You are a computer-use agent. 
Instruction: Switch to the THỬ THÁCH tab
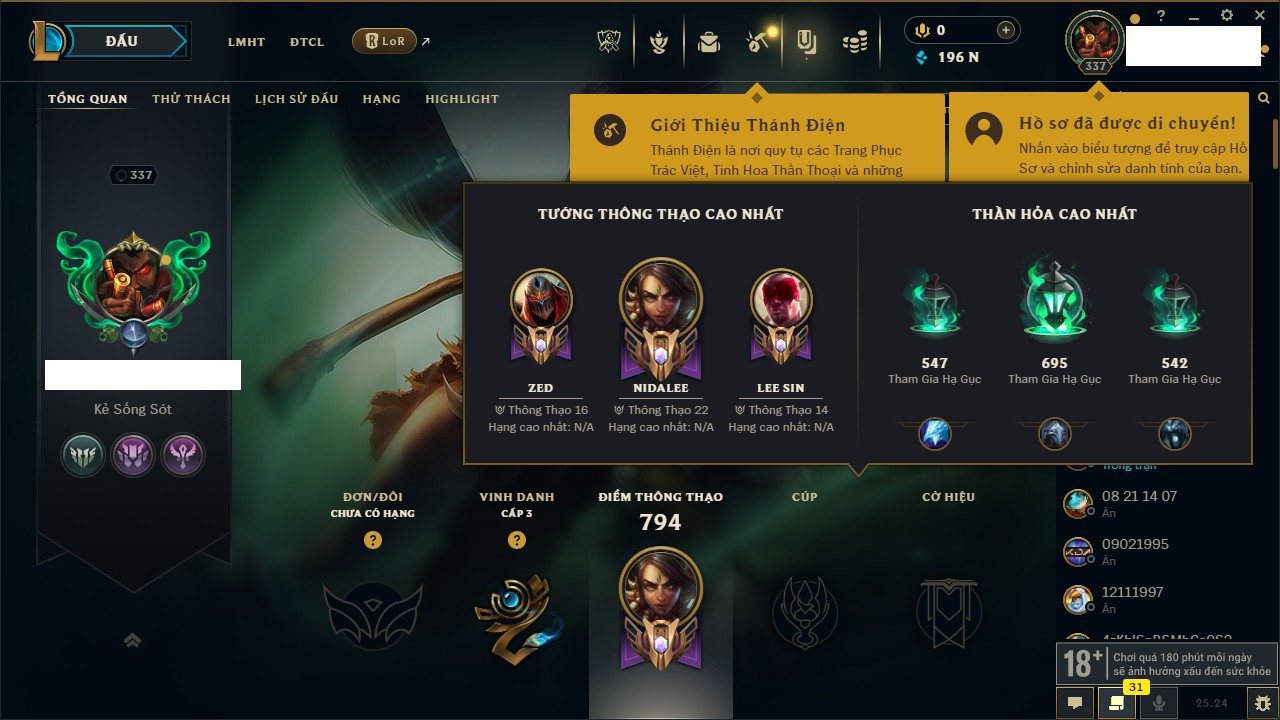point(191,99)
